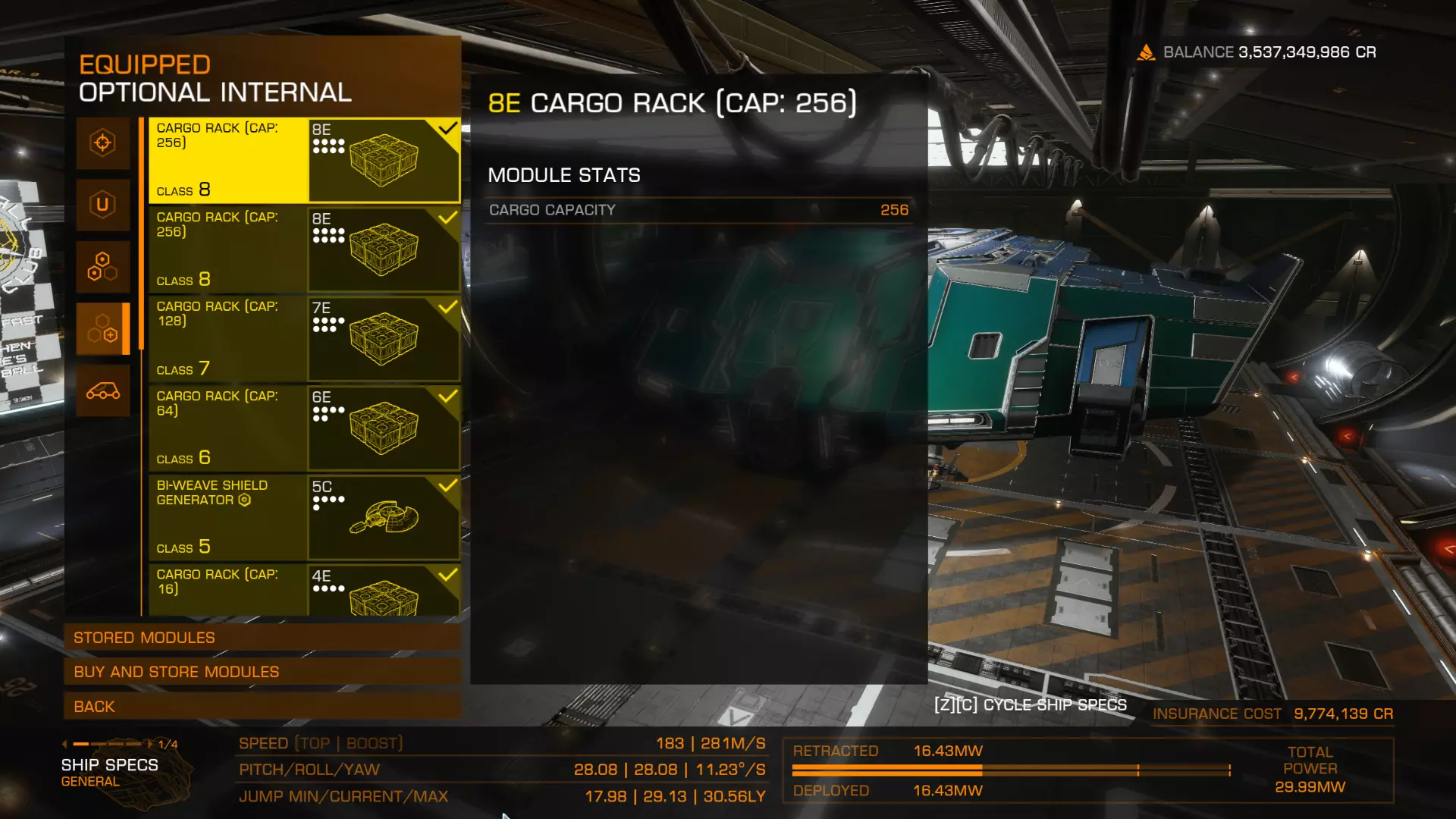The width and height of the screenshot is (1456, 819).
Task: Open the vehicle category icon
Action: point(103,391)
